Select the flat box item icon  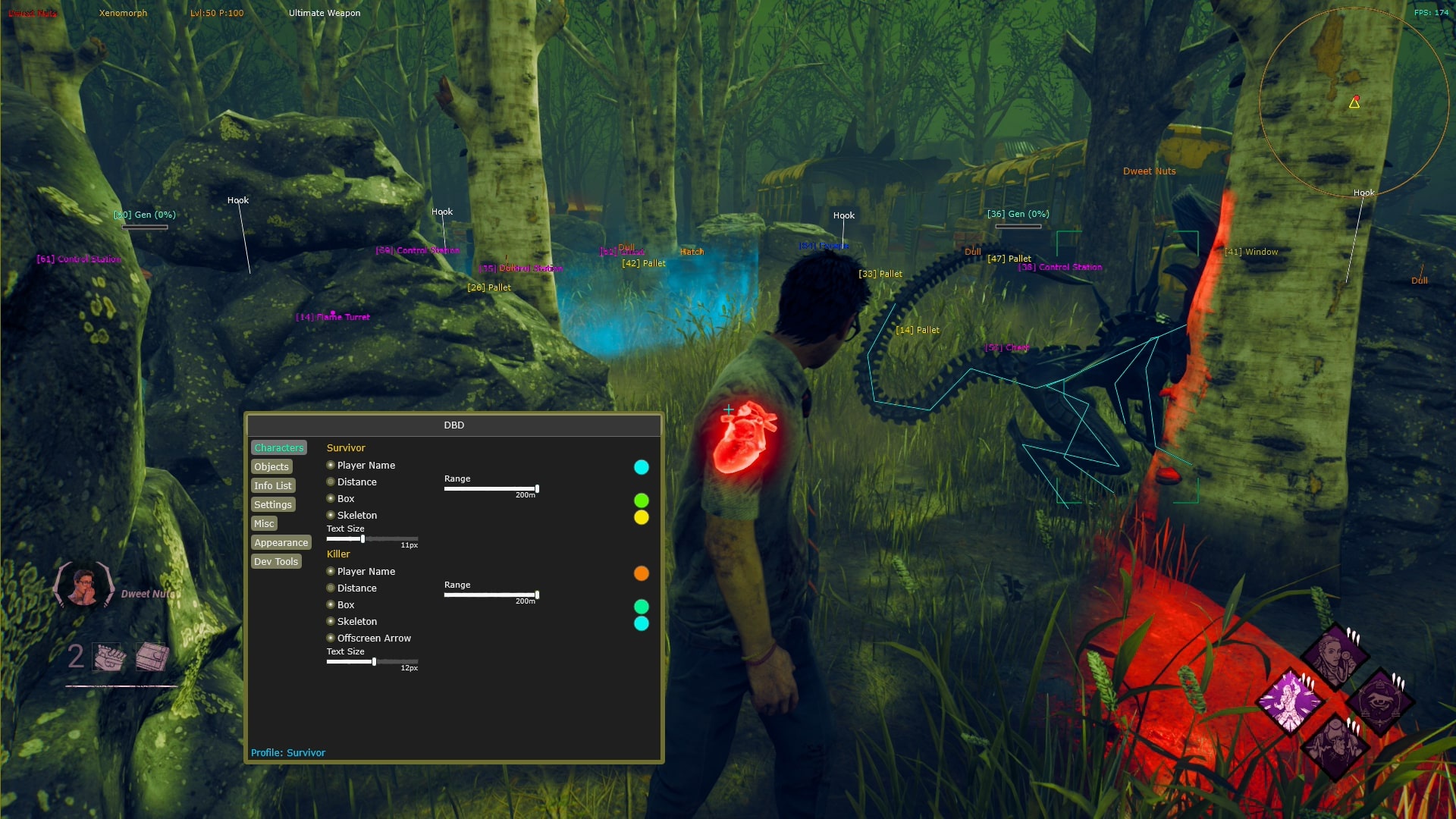point(152,657)
